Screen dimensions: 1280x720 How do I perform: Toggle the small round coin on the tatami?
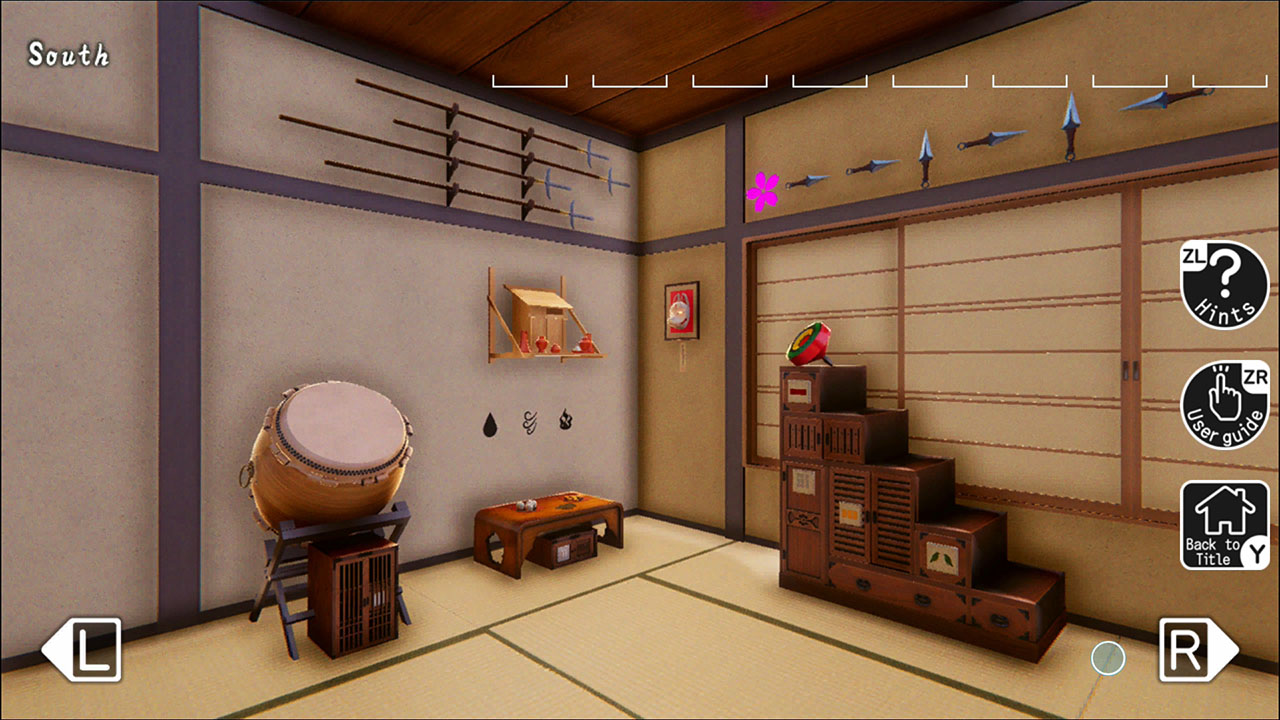(x=1107, y=659)
